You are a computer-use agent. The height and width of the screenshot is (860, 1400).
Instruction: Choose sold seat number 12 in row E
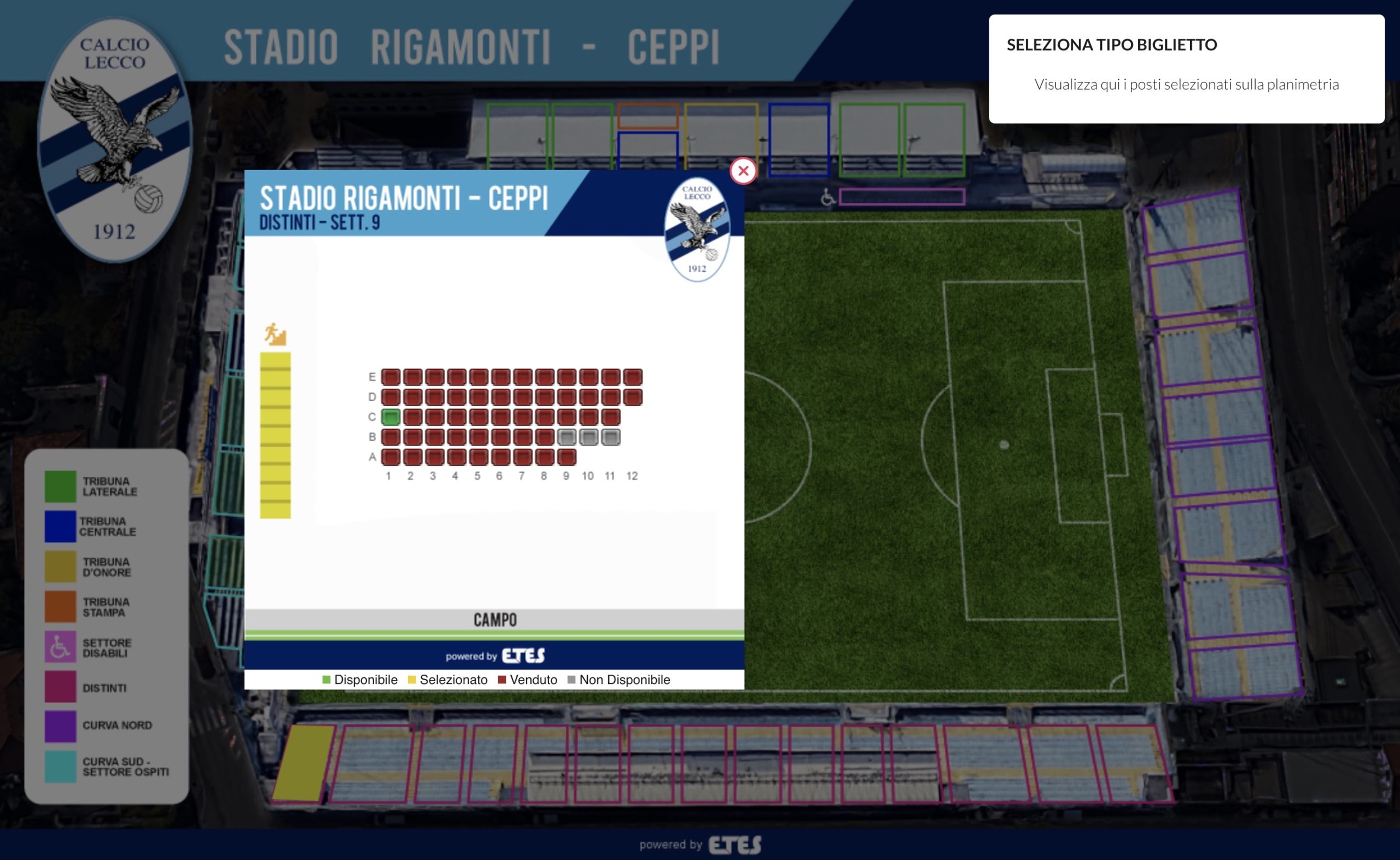(633, 377)
